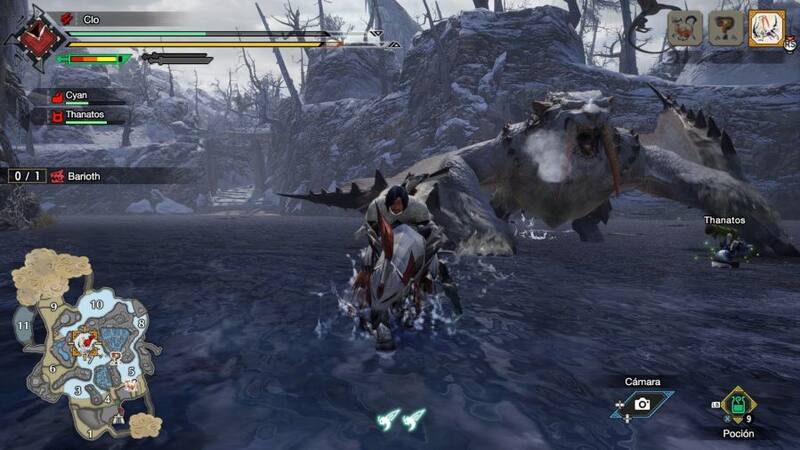The width and height of the screenshot is (800, 450).
Task: Use the green Poción item slot
Action: click(x=739, y=405)
